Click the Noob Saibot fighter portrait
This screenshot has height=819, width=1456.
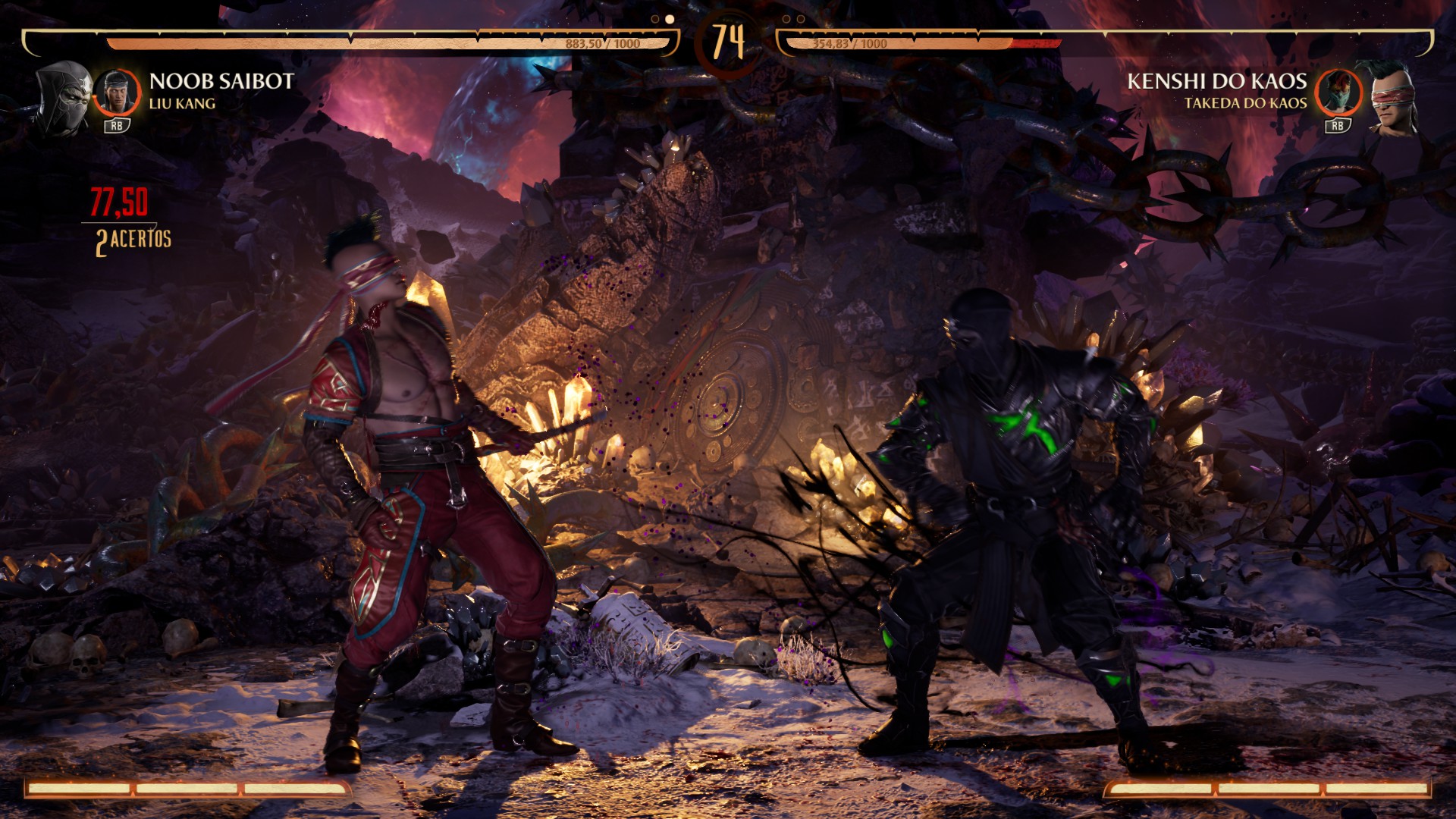[65, 97]
